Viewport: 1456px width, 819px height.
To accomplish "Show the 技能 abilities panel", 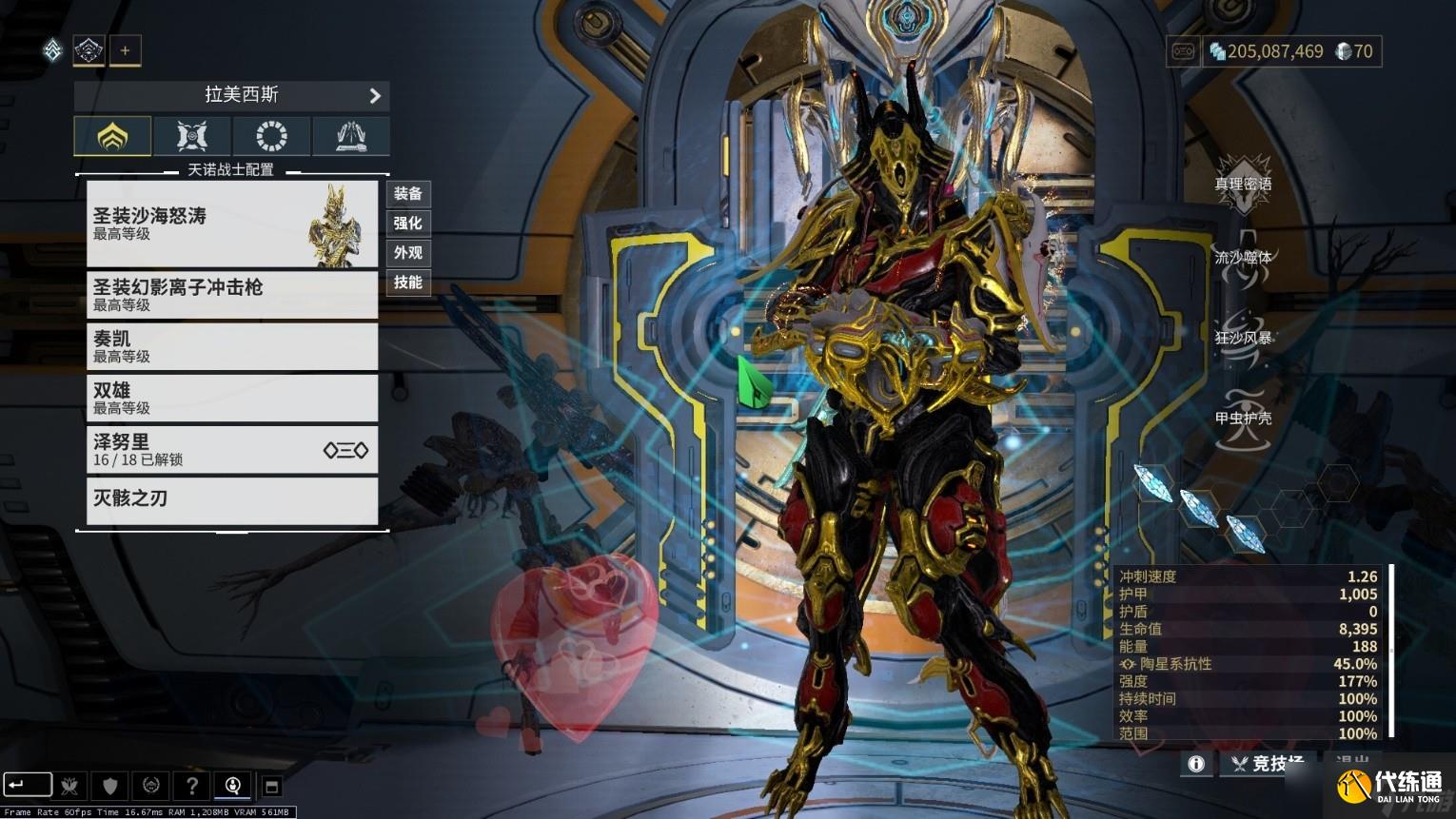I will [x=408, y=283].
